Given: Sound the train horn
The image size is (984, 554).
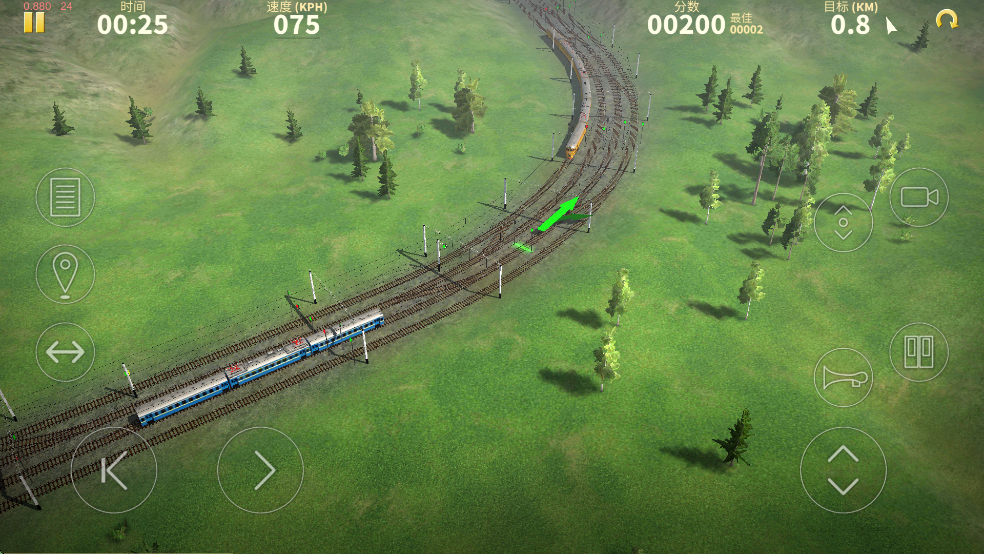Looking at the screenshot, I should tap(843, 377).
